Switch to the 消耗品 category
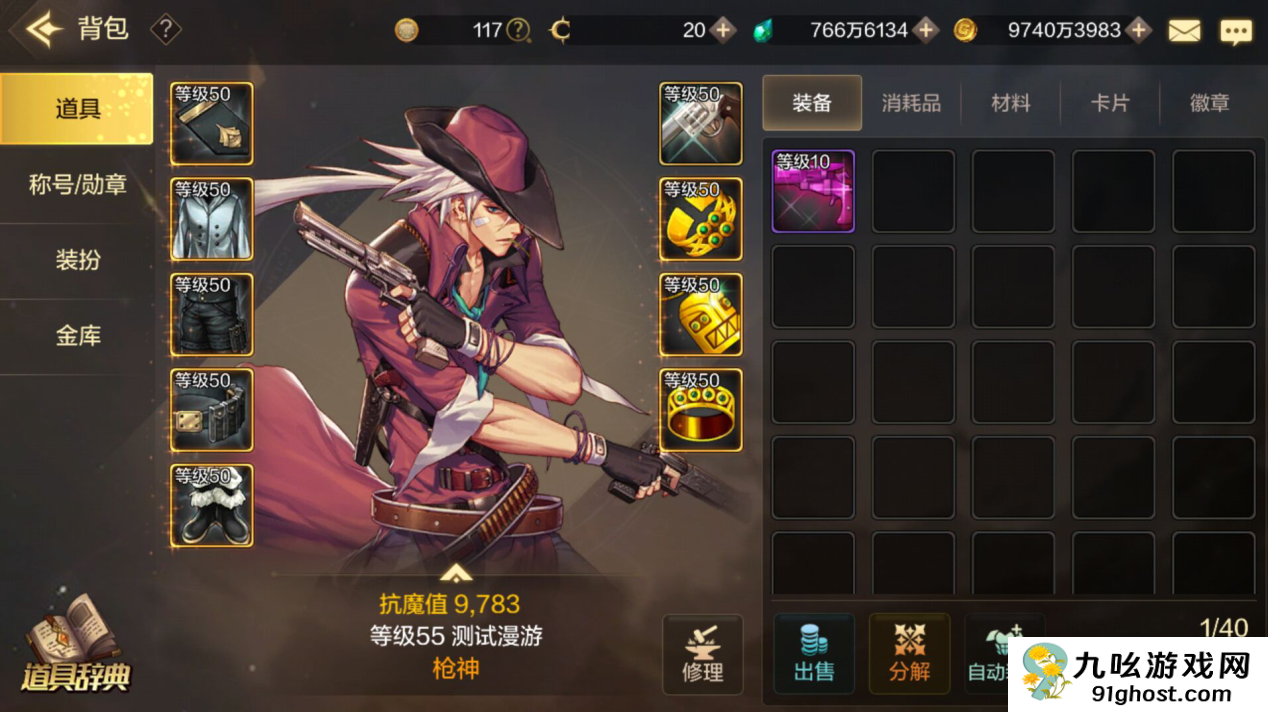1268x712 pixels. pos(911,103)
